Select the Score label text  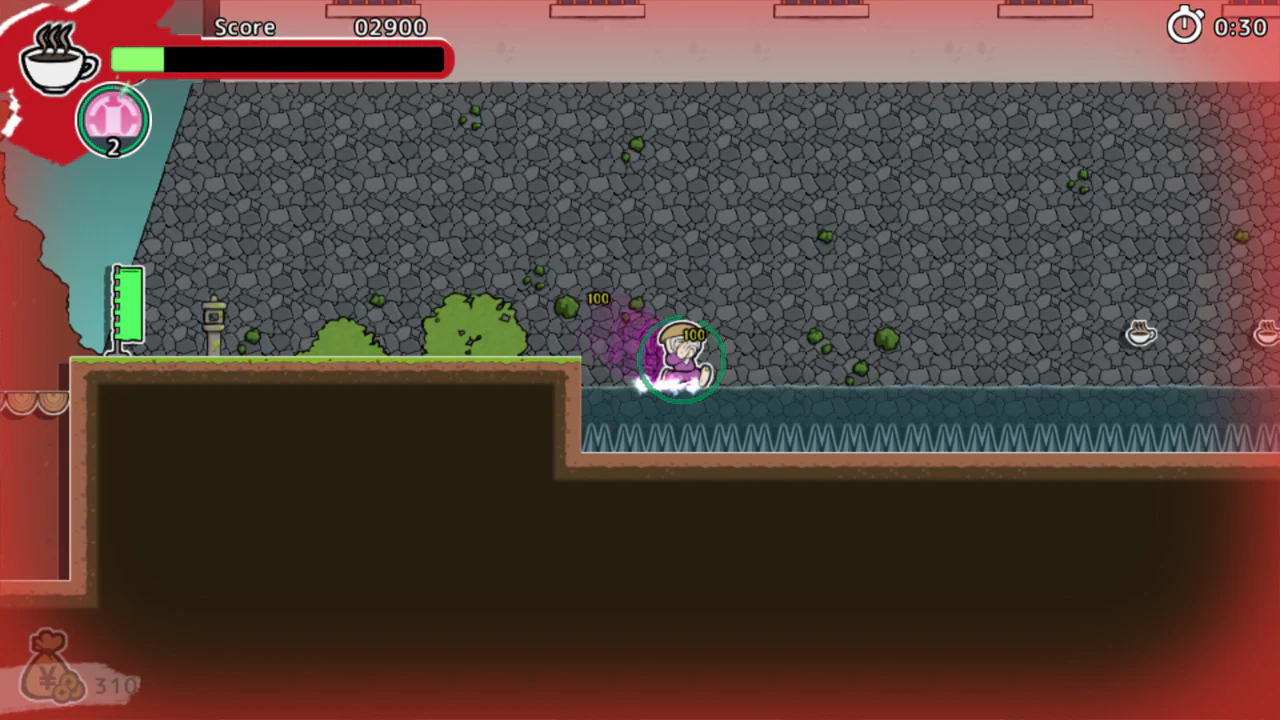[x=245, y=27]
